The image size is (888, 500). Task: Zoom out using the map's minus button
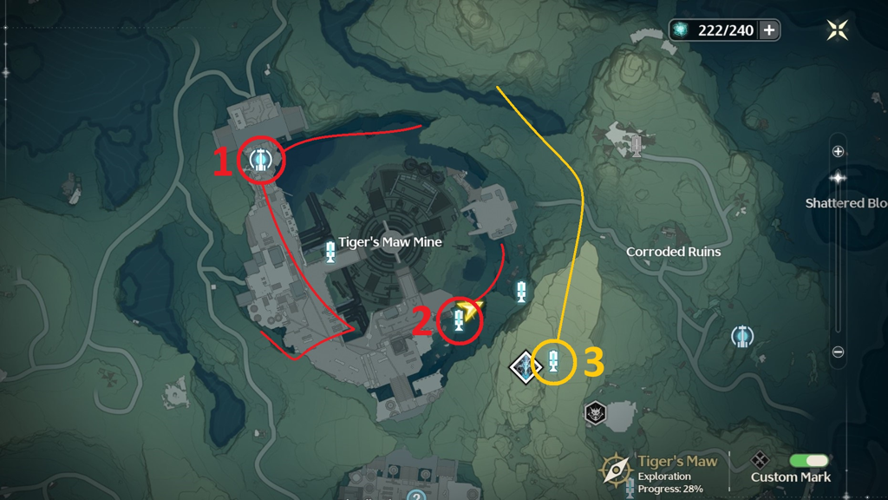[838, 352]
